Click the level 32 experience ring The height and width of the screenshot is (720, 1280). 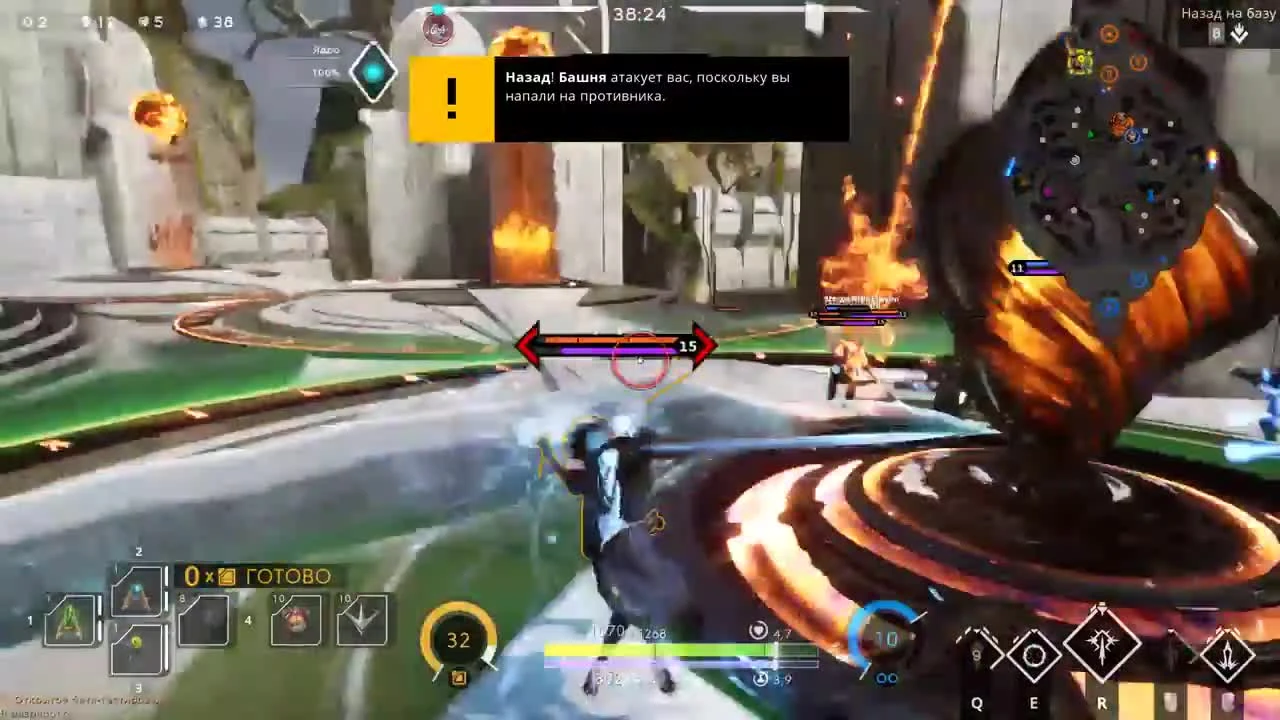tap(458, 640)
